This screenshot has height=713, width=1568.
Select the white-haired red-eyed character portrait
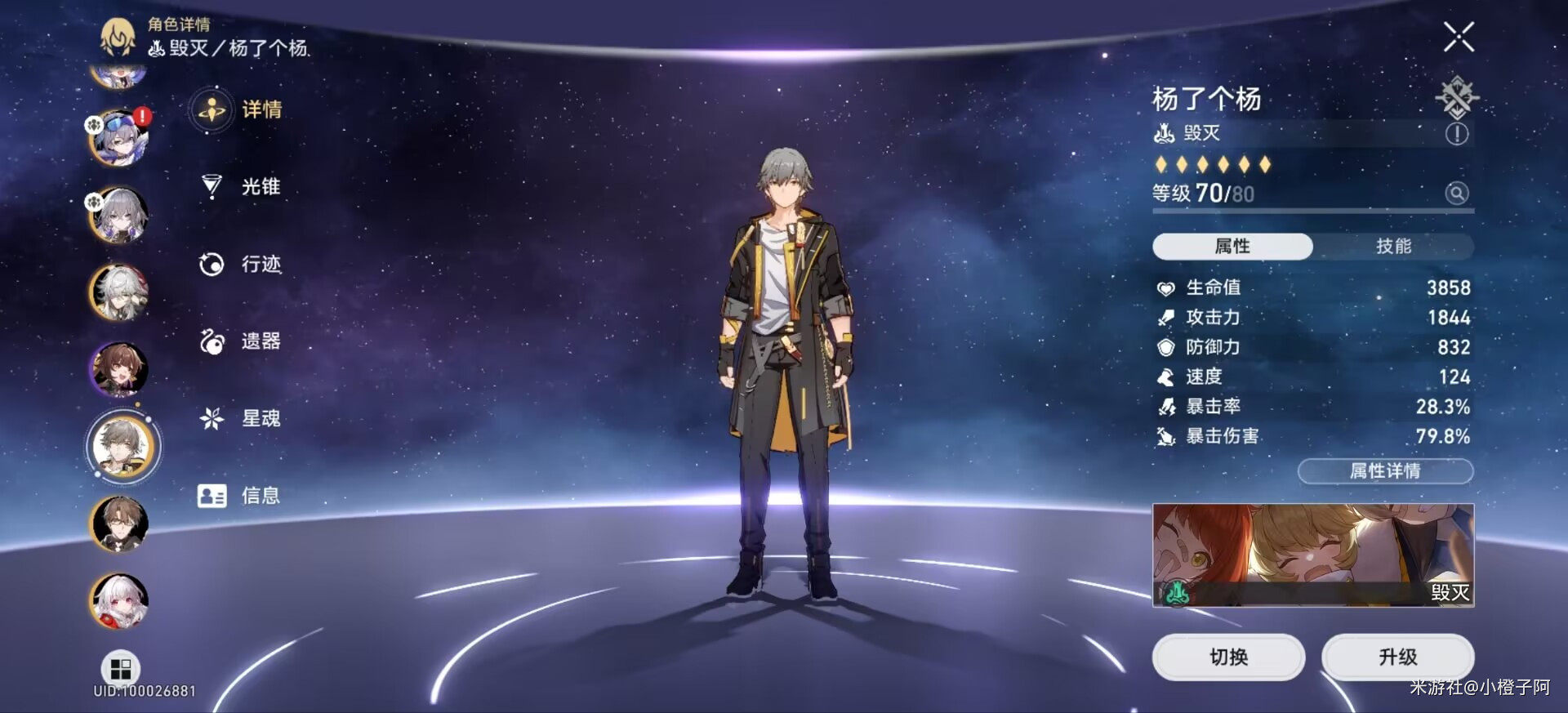(x=119, y=602)
